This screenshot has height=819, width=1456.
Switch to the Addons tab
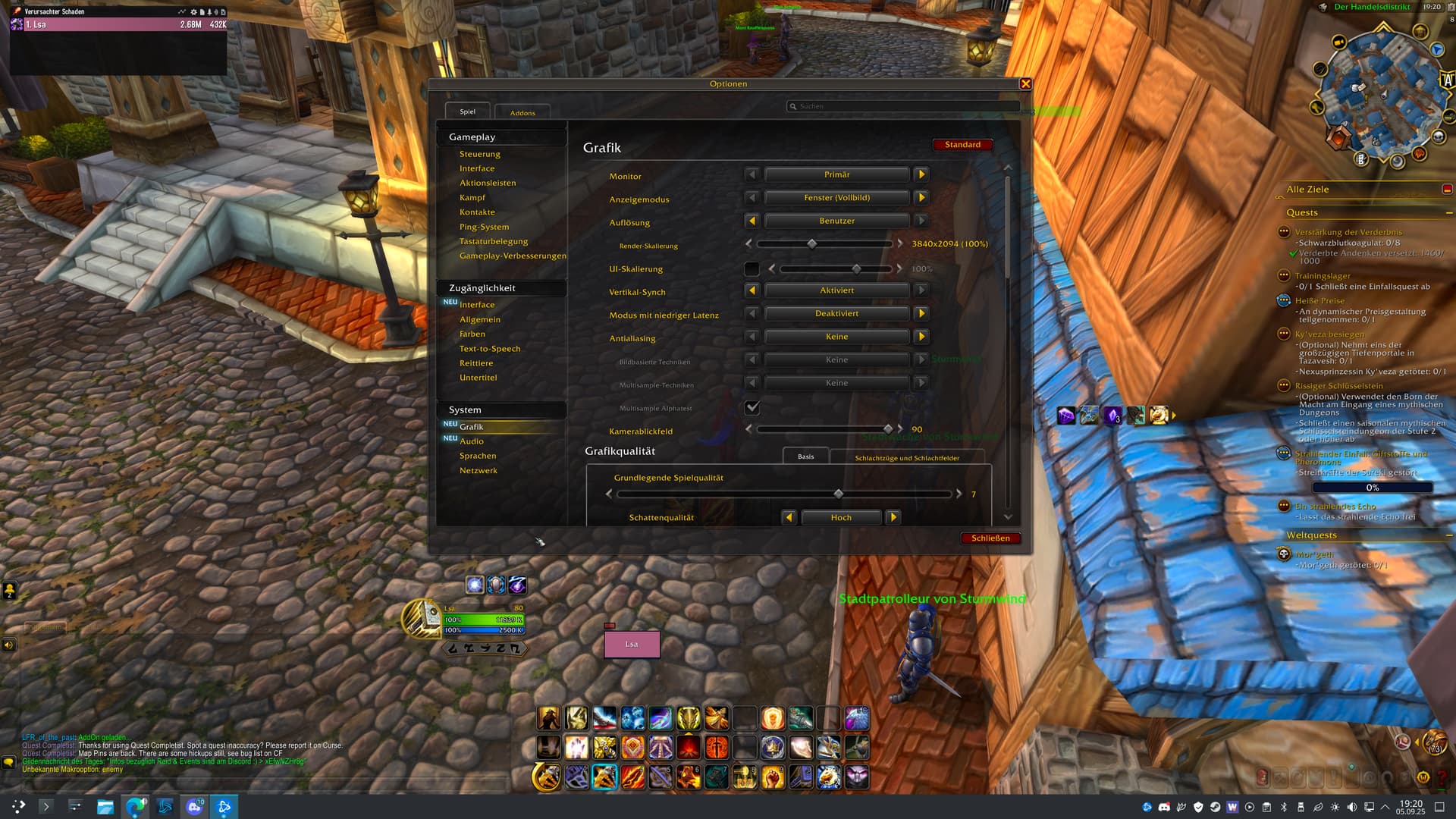[522, 113]
